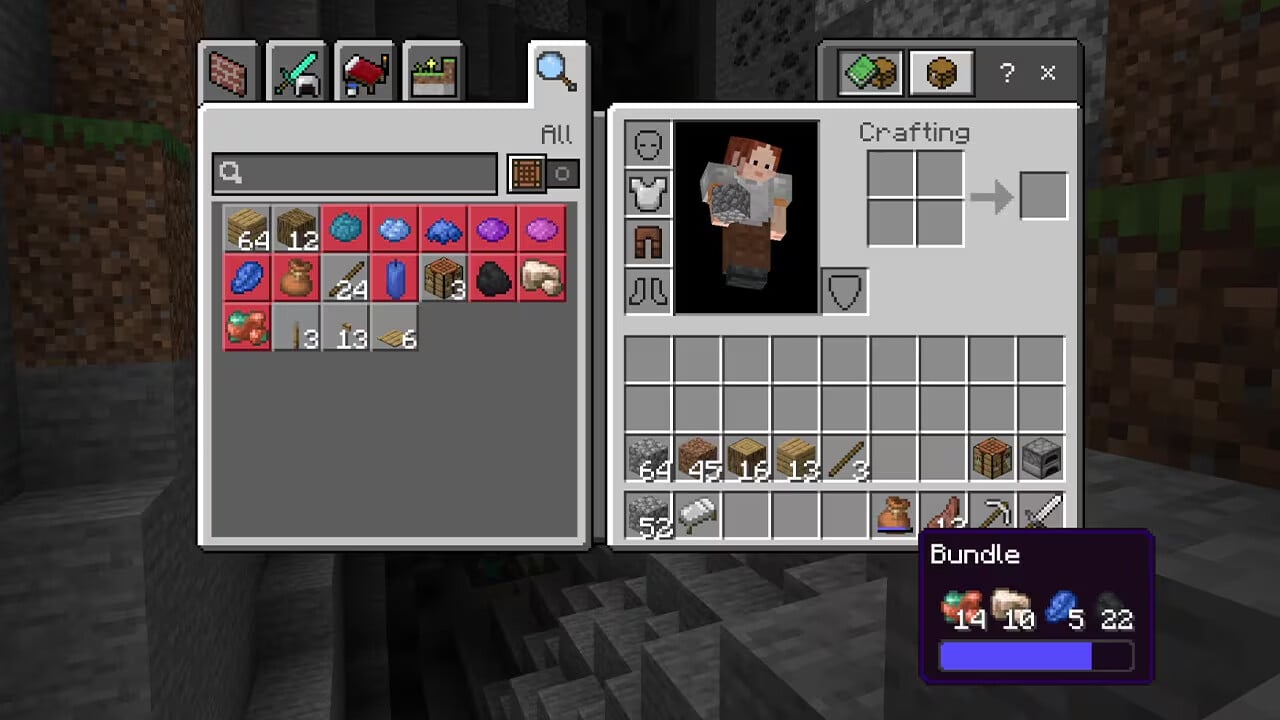
Task: Click the bundle fullness progress bar
Action: [x=1035, y=656]
